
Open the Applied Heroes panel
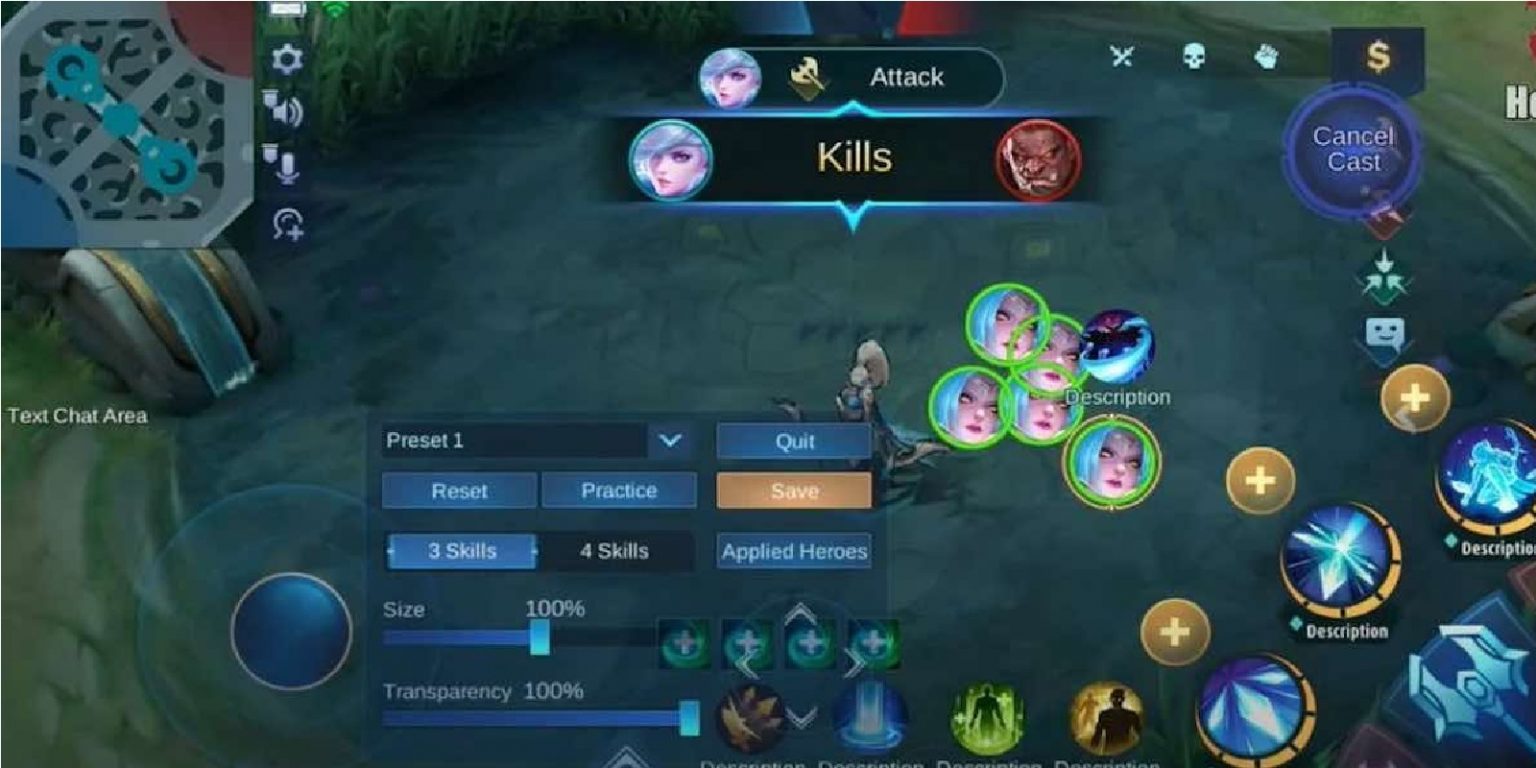coord(795,550)
